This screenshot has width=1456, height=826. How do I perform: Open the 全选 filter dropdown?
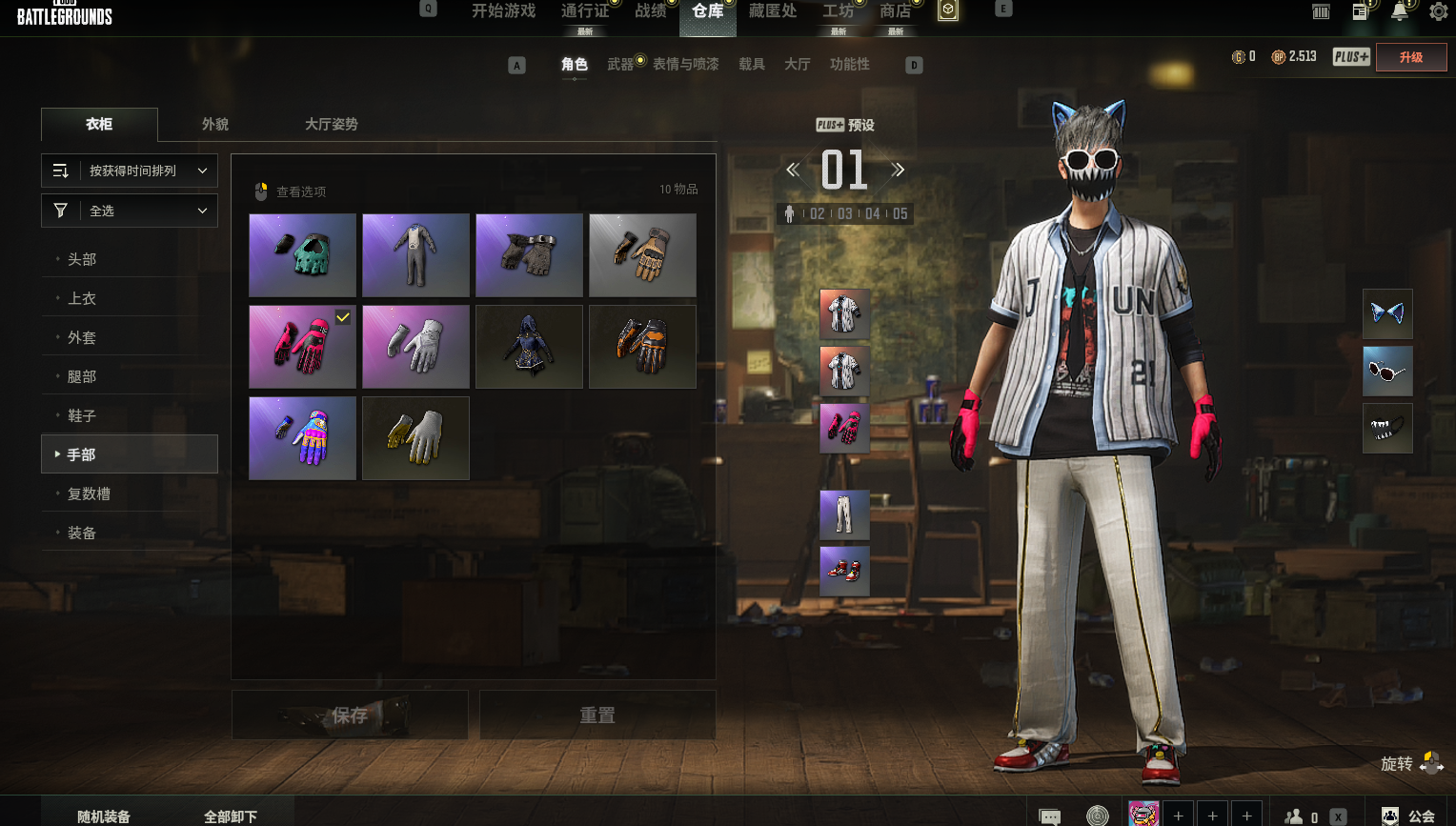(130, 211)
